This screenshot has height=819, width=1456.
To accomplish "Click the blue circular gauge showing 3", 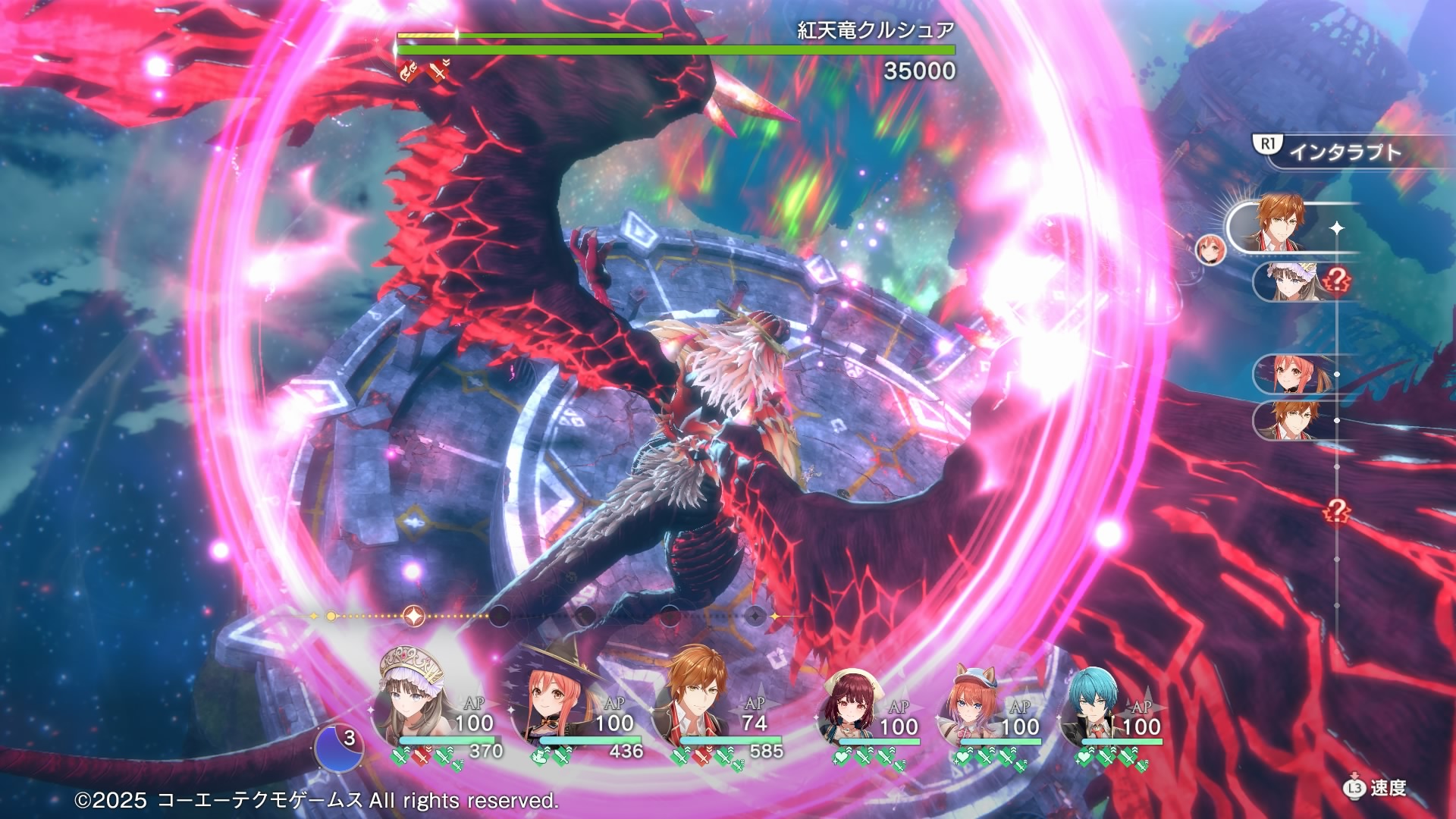I will (339, 748).
